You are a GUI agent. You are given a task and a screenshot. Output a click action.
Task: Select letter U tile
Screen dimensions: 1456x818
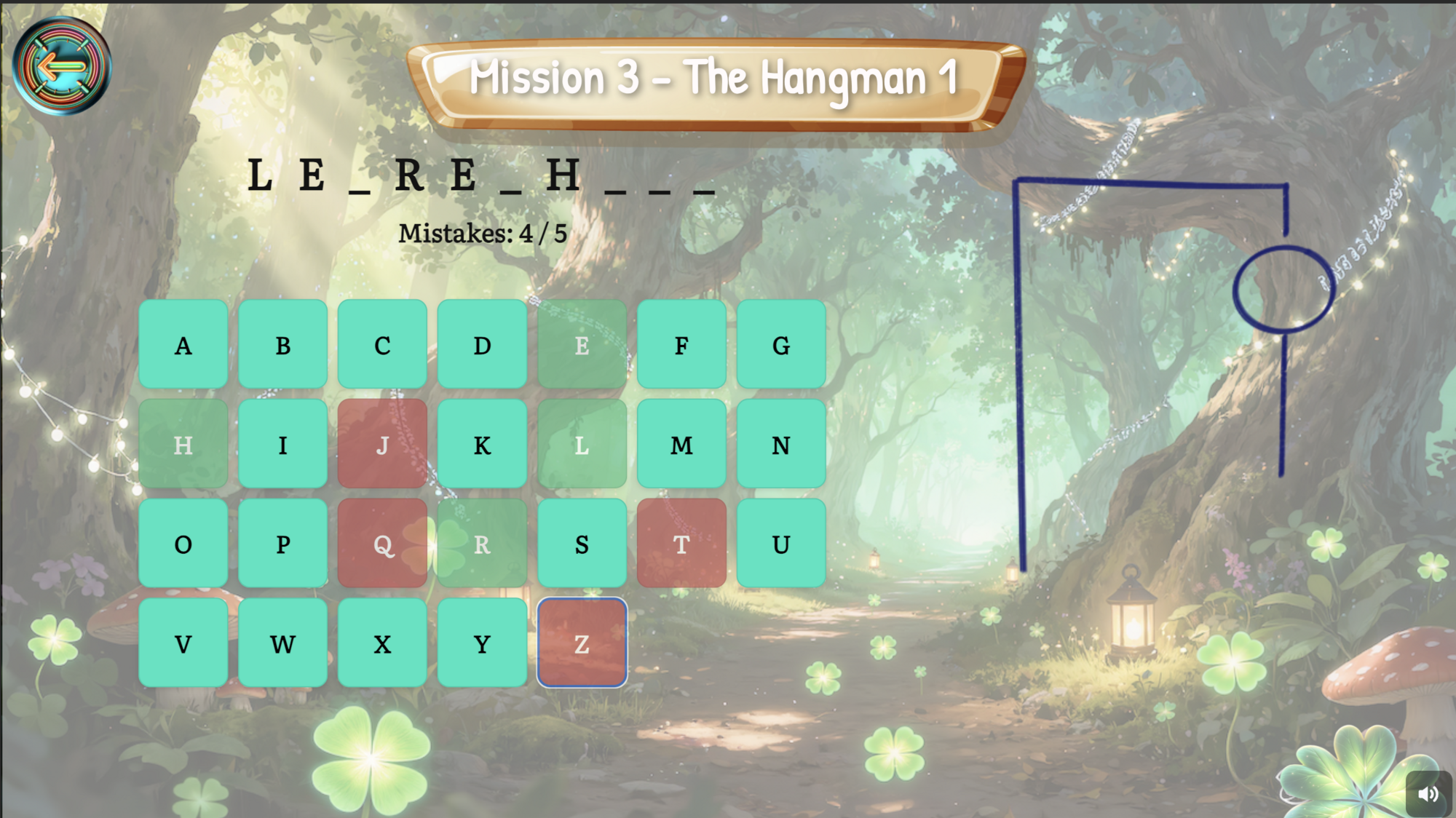[x=781, y=544]
